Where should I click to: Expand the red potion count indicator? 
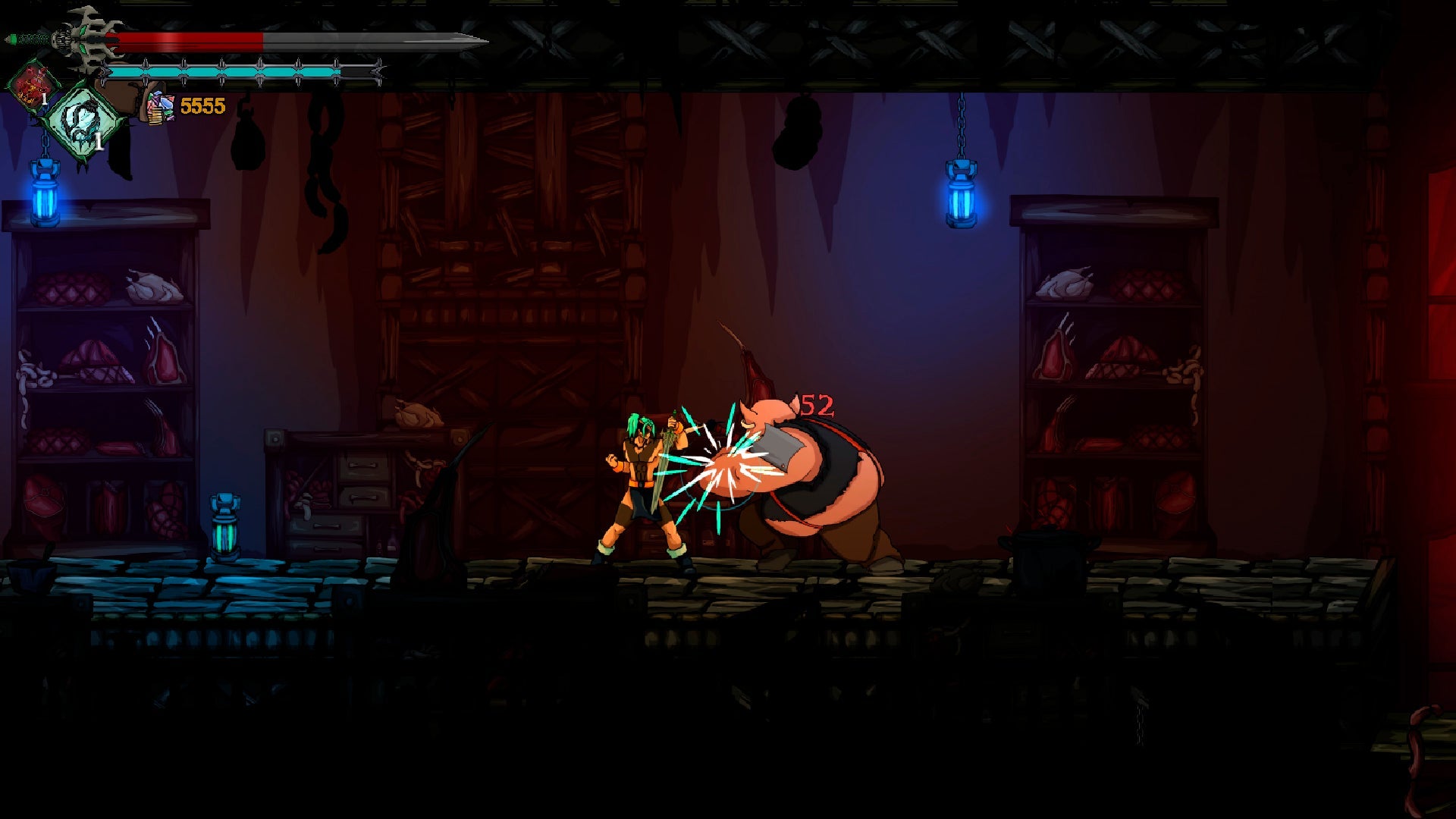coord(45,97)
